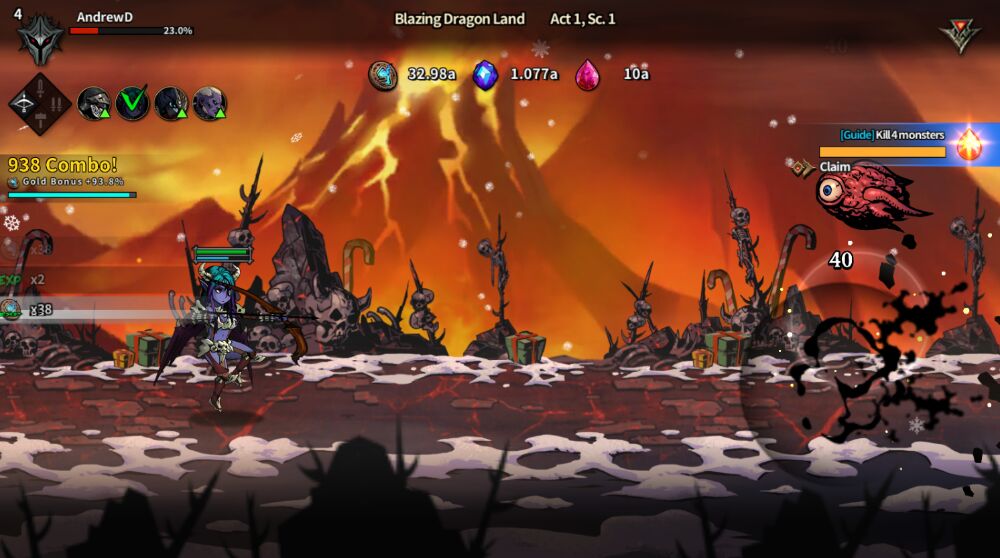The image size is (1000, 558).
Task: Choose the green checkmark hero portrait
Action: point(132,103)
